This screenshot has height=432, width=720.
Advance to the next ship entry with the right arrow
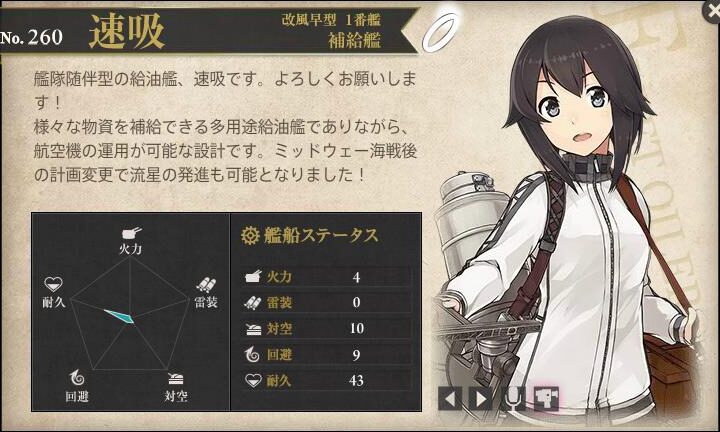[481, 399]
